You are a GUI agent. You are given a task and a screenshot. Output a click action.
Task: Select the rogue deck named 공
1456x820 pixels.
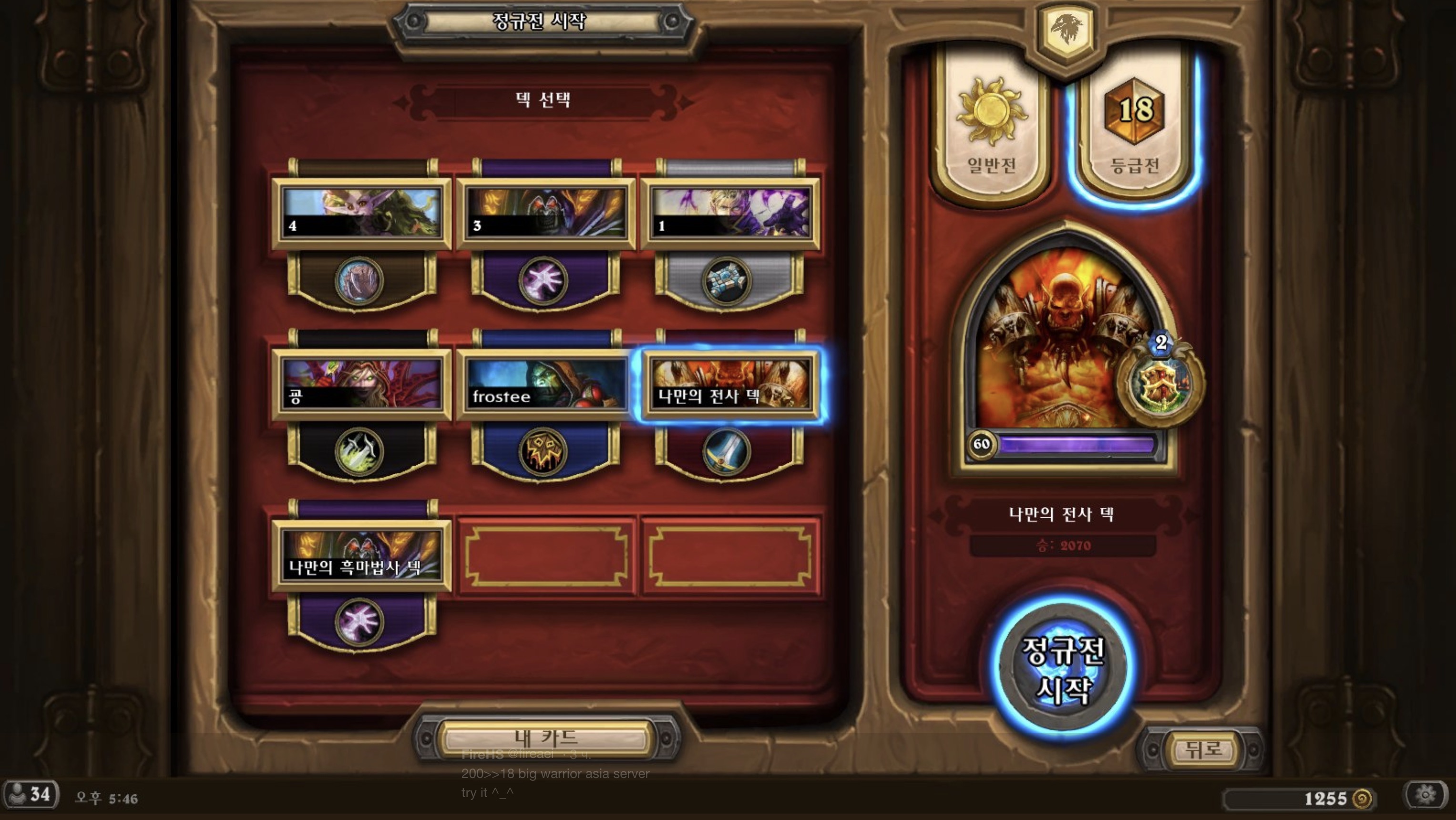(x=361, y=385)
